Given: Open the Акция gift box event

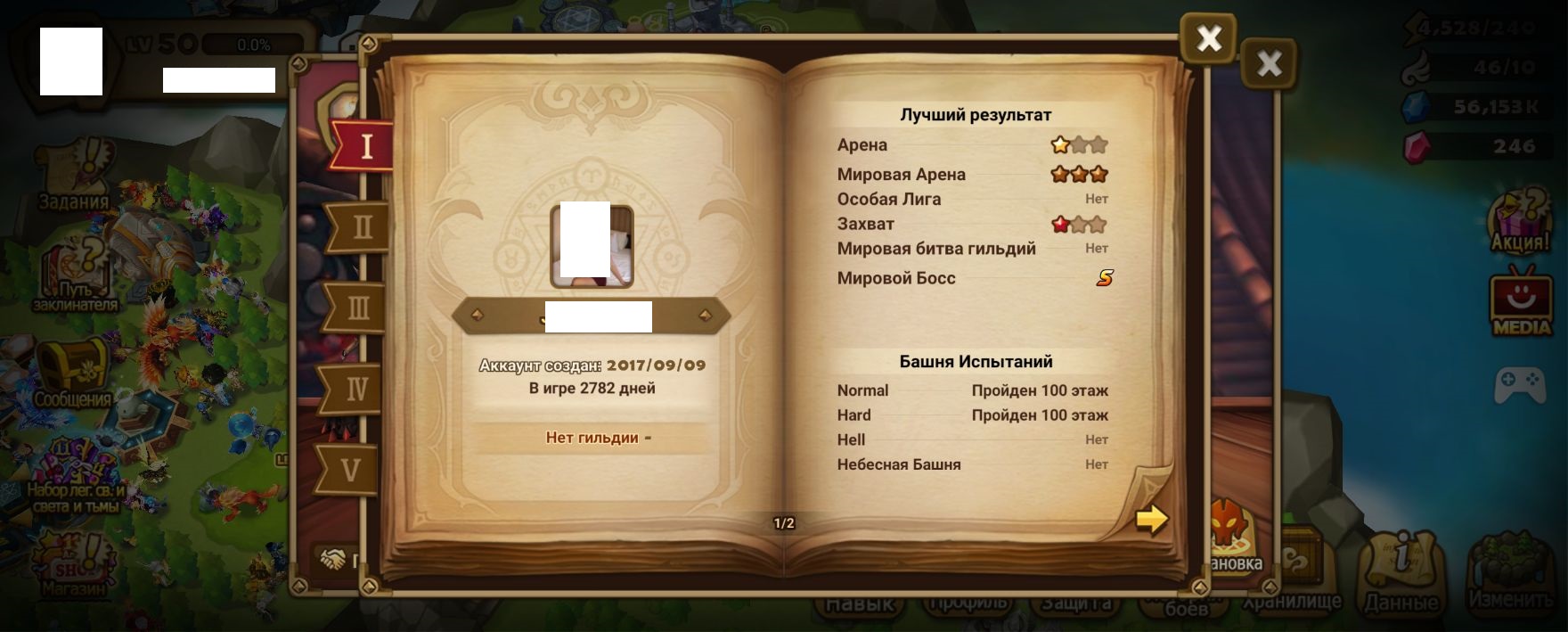Looking at the screenshot, I should coord(1520,223).
